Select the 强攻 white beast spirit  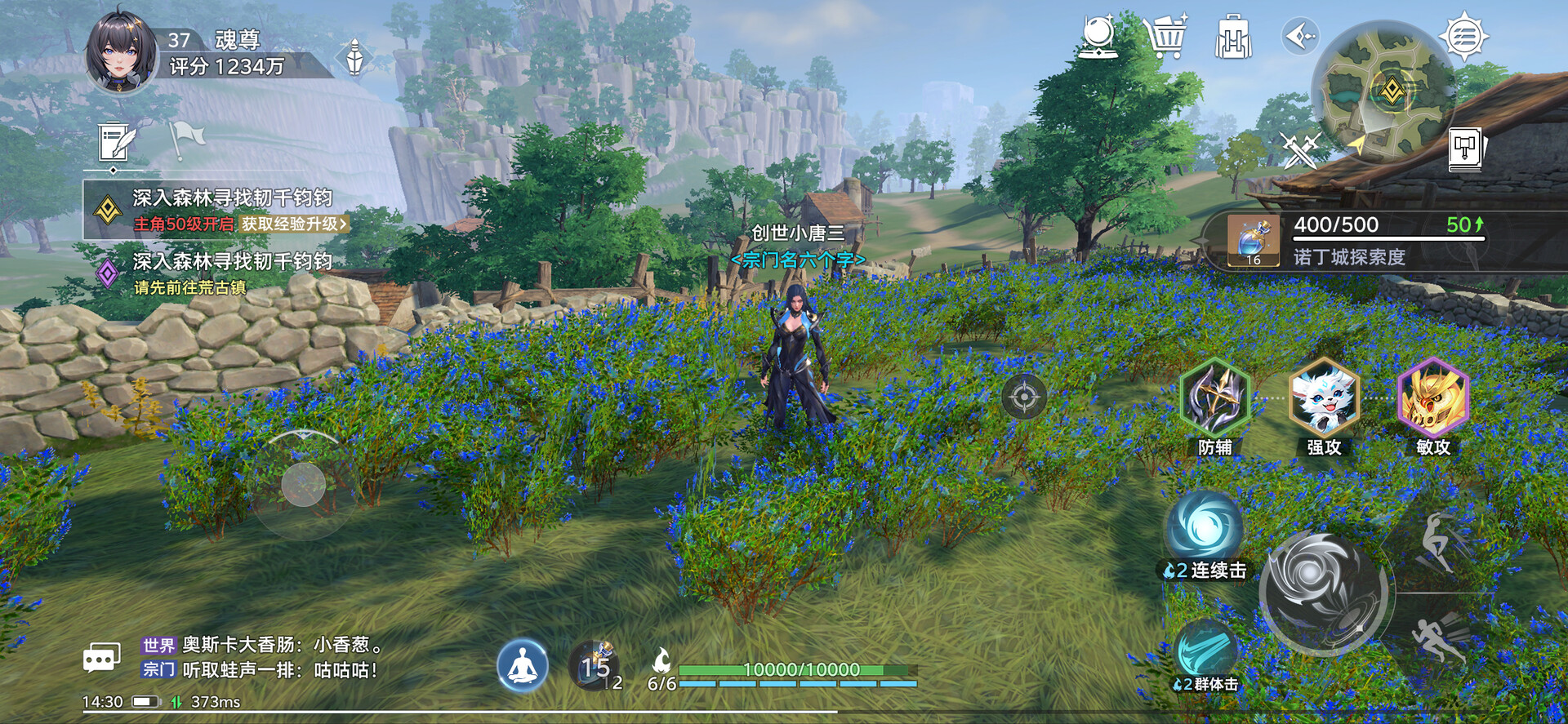point(1324,398)
